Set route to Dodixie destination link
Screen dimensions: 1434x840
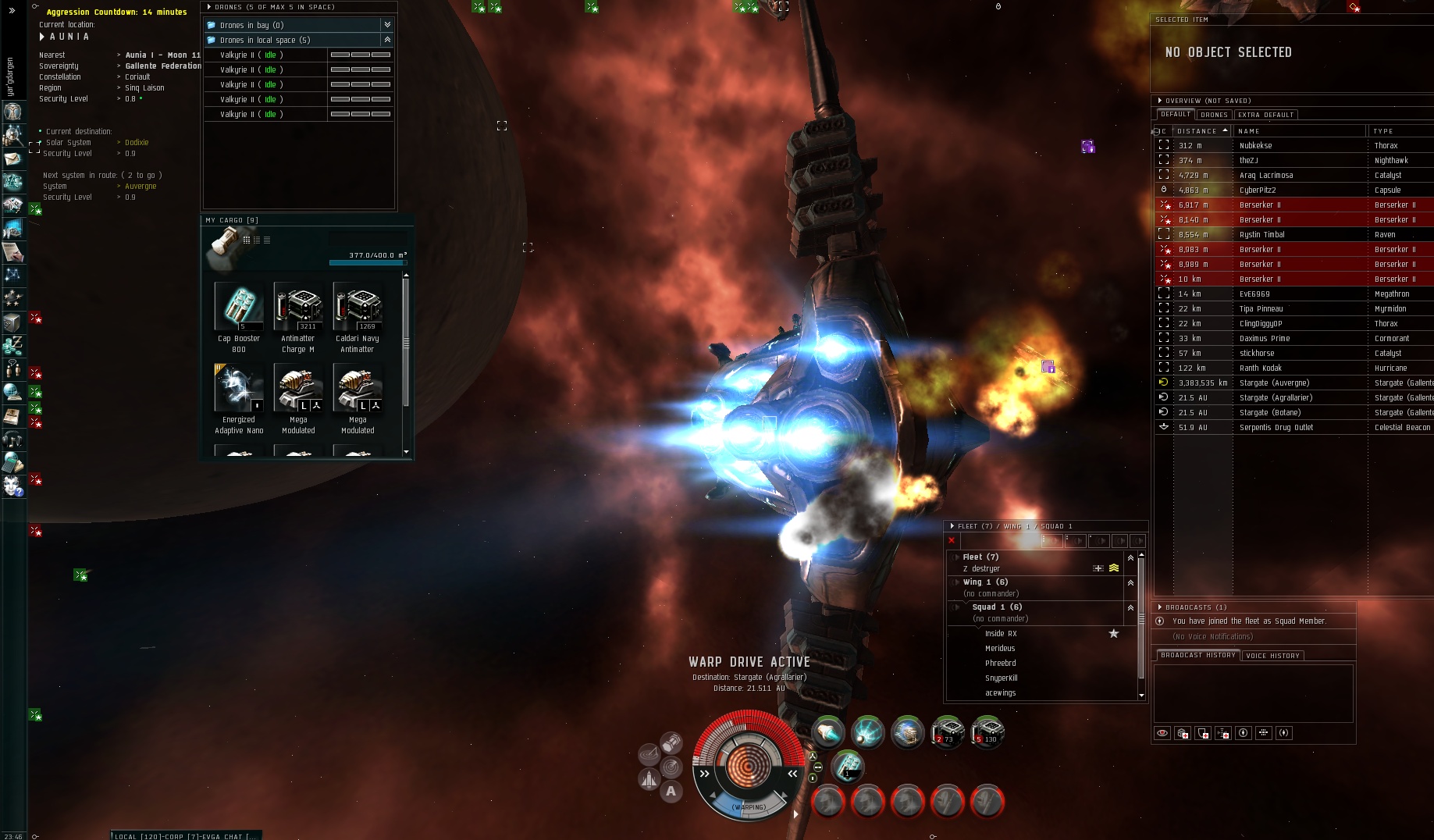pyautogui.click(x=137, y=142)
